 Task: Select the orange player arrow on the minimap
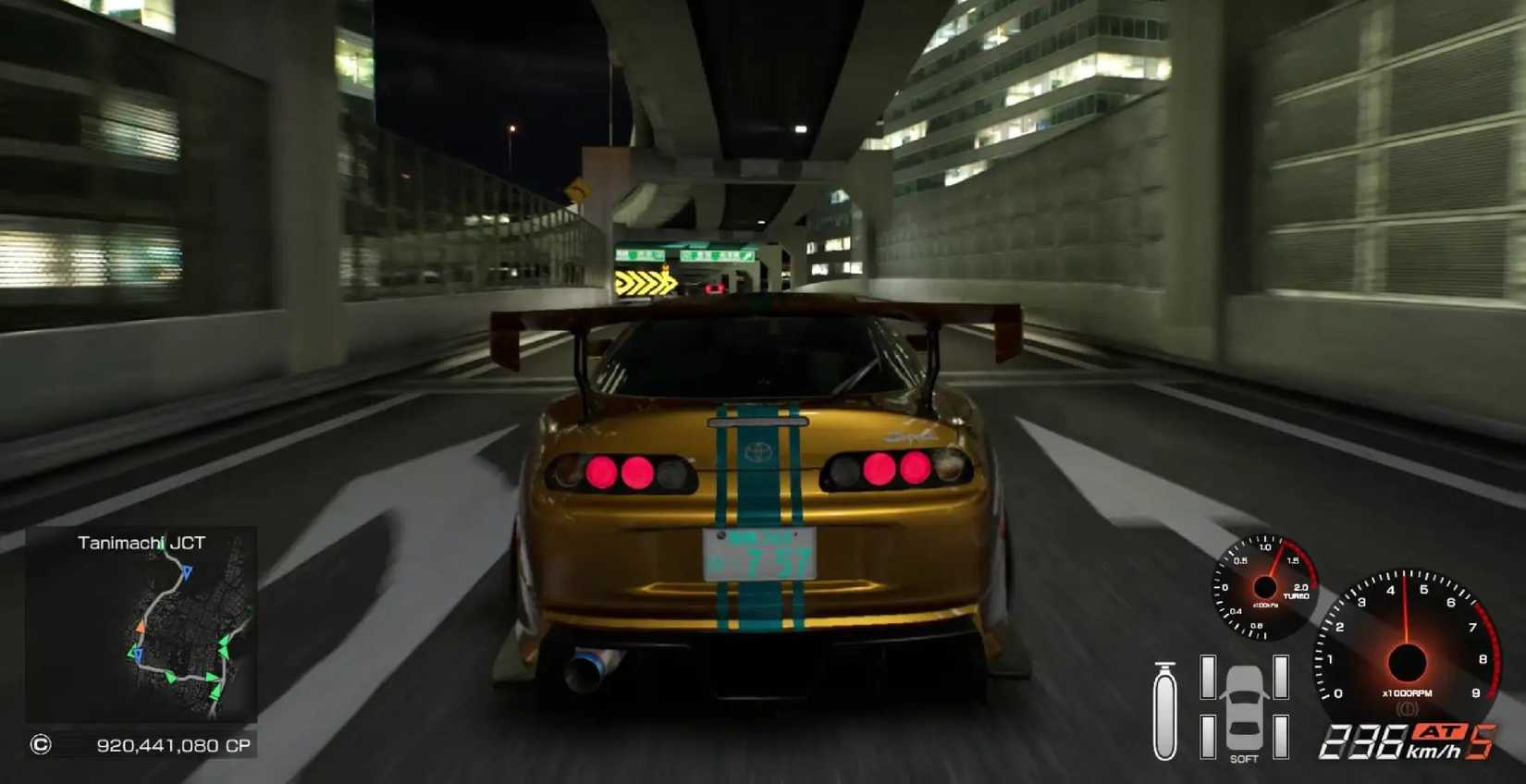[x=142, y=626]
